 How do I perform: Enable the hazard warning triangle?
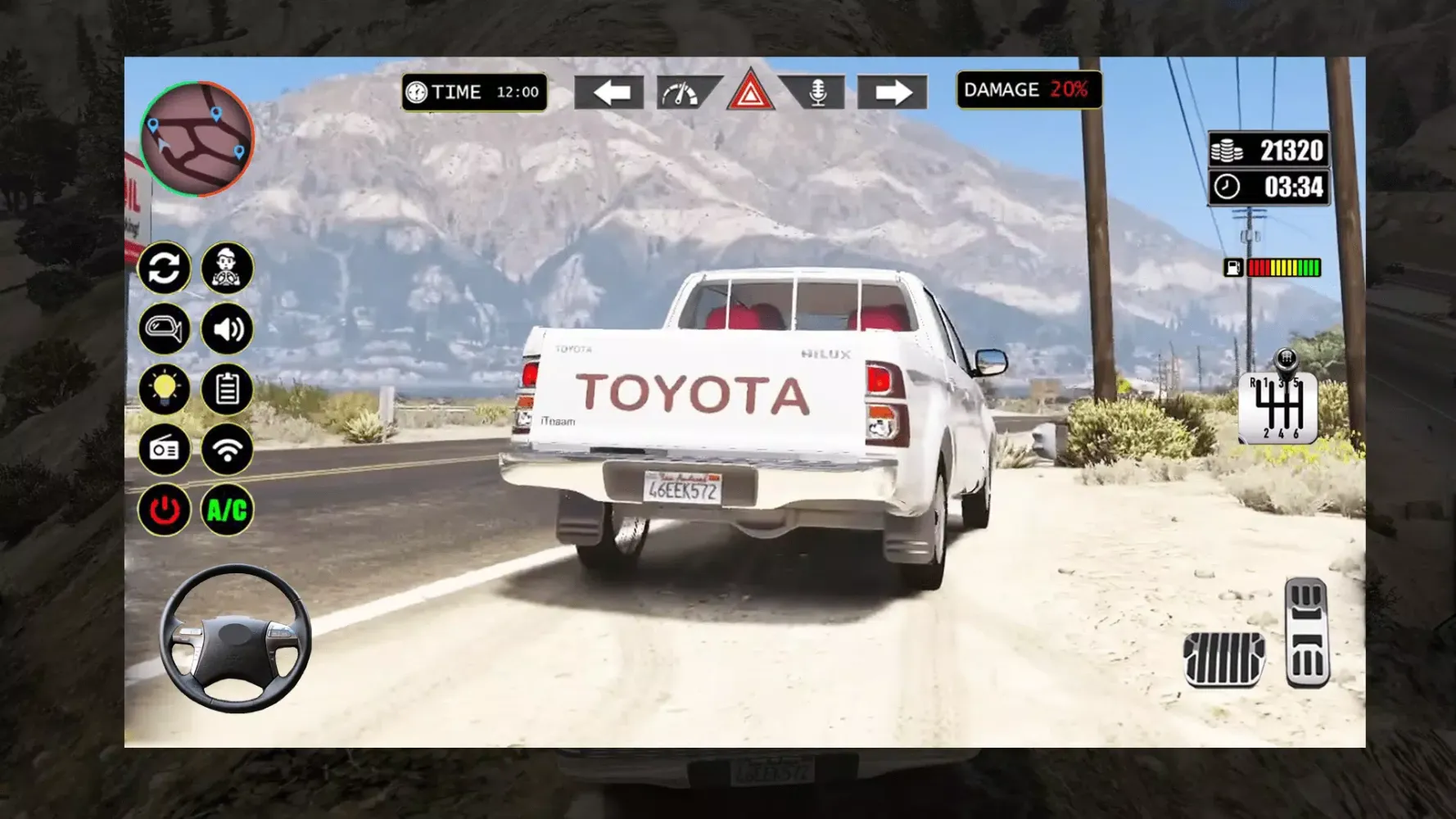click(x=751, y=93)
